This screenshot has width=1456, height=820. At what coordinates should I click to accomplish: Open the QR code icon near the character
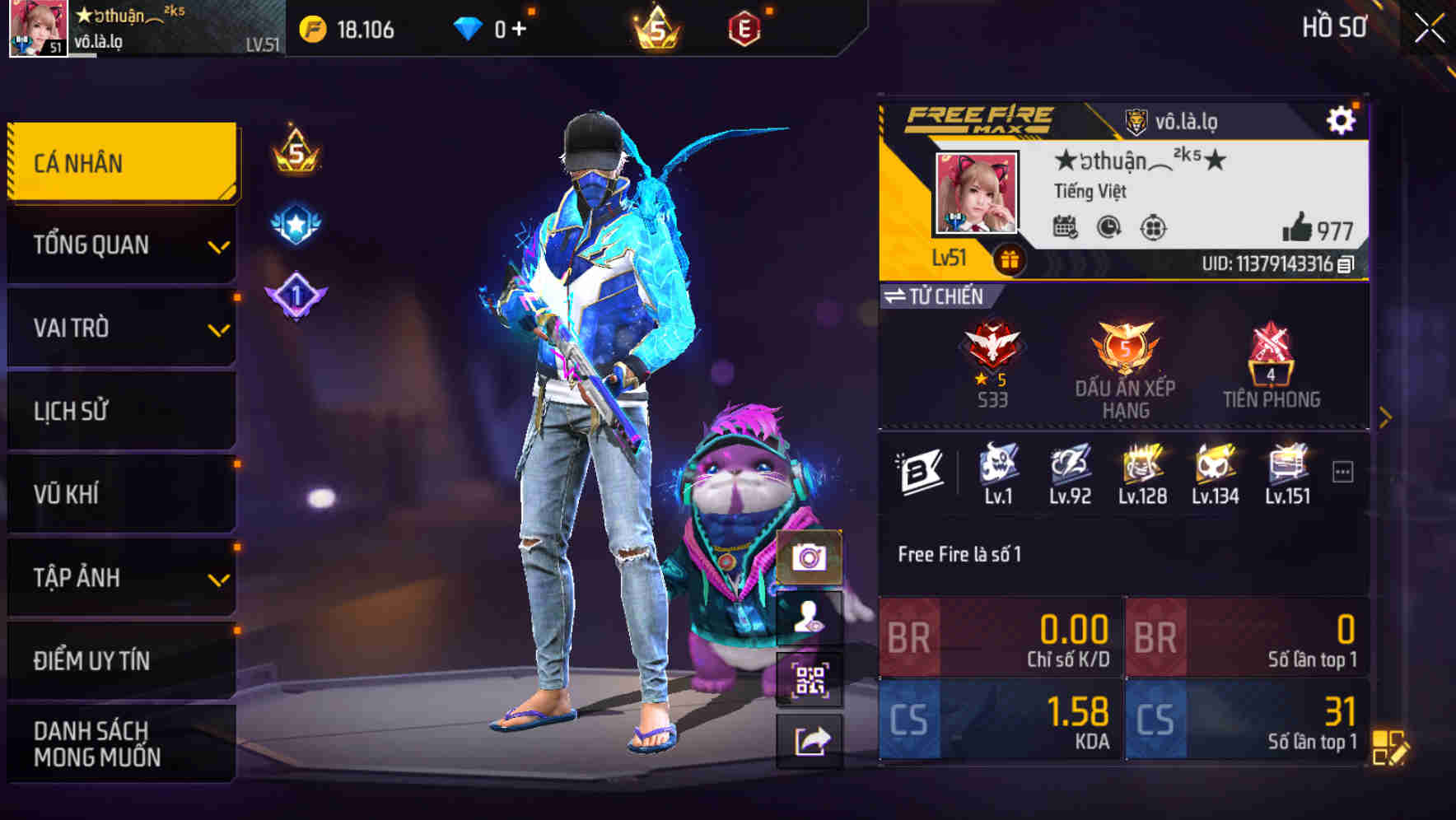pyautogui.click(x=811, y=677)
